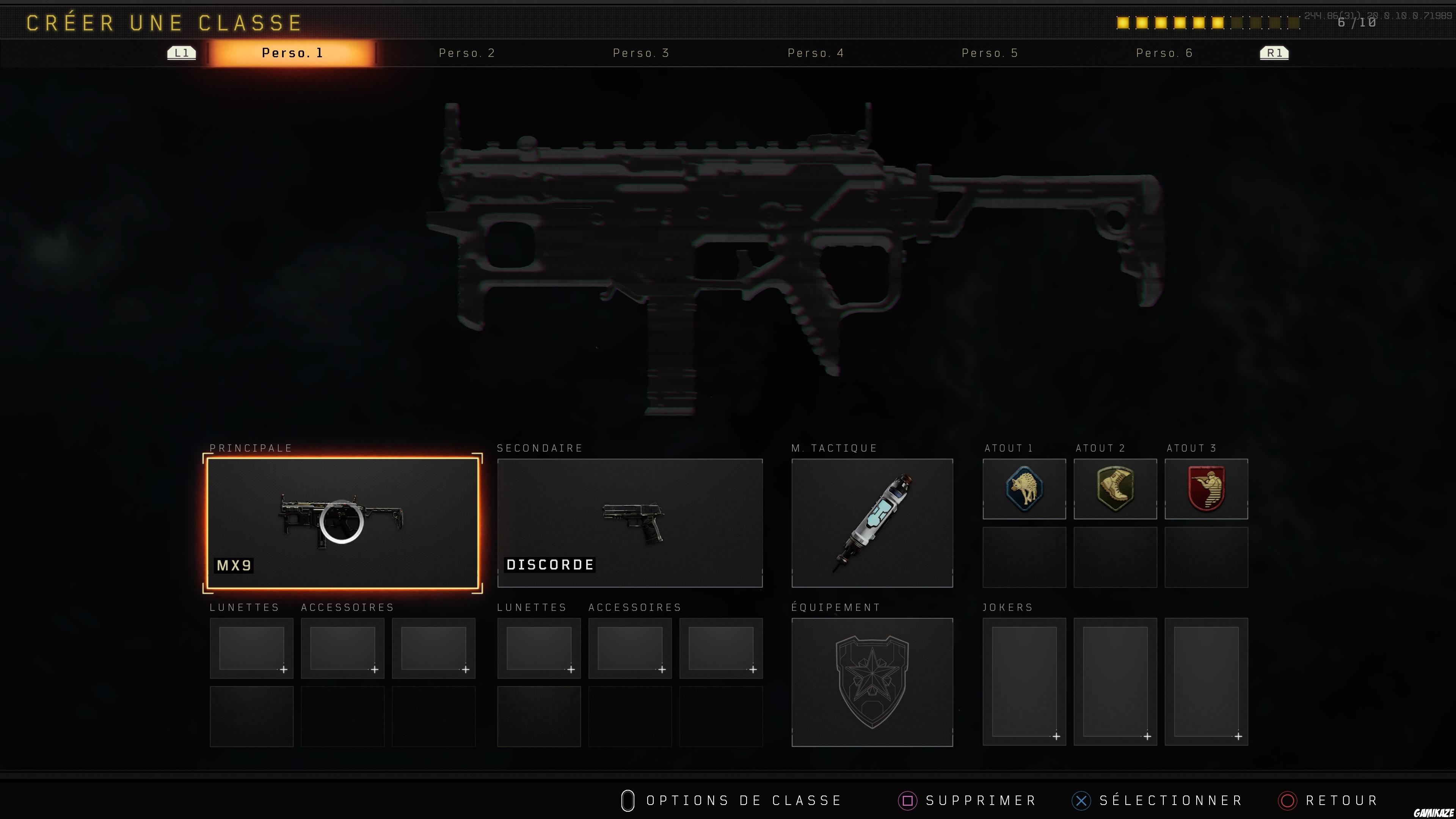Fill the empty second Atout 1 slot

click(1025, 557)
